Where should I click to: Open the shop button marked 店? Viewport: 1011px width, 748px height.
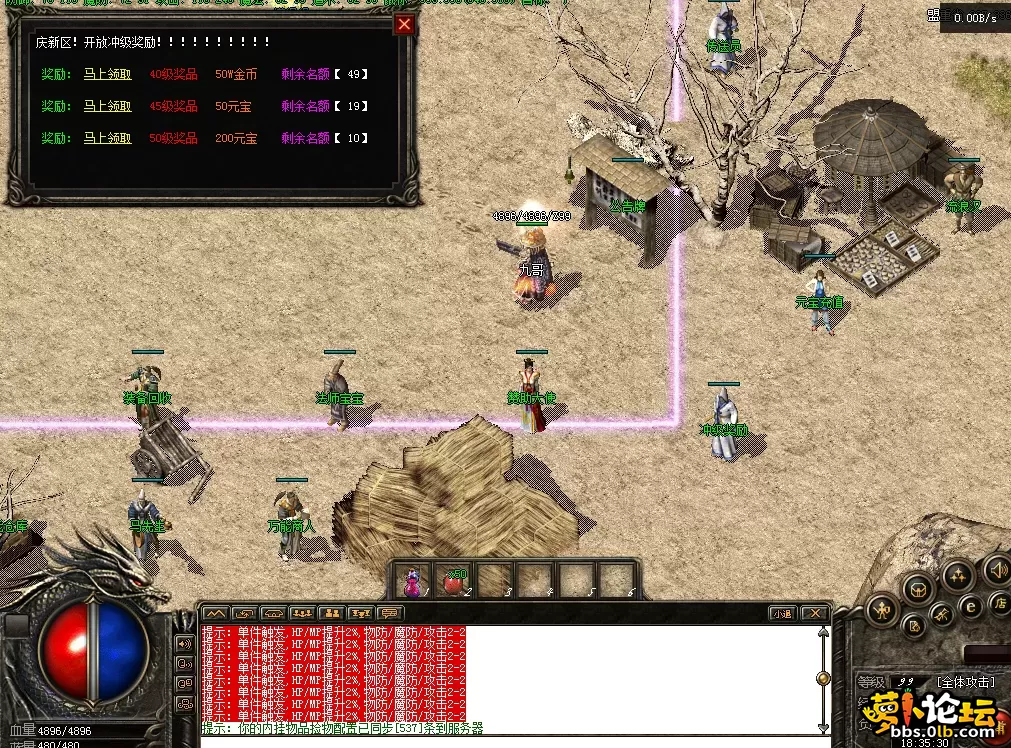999,602
